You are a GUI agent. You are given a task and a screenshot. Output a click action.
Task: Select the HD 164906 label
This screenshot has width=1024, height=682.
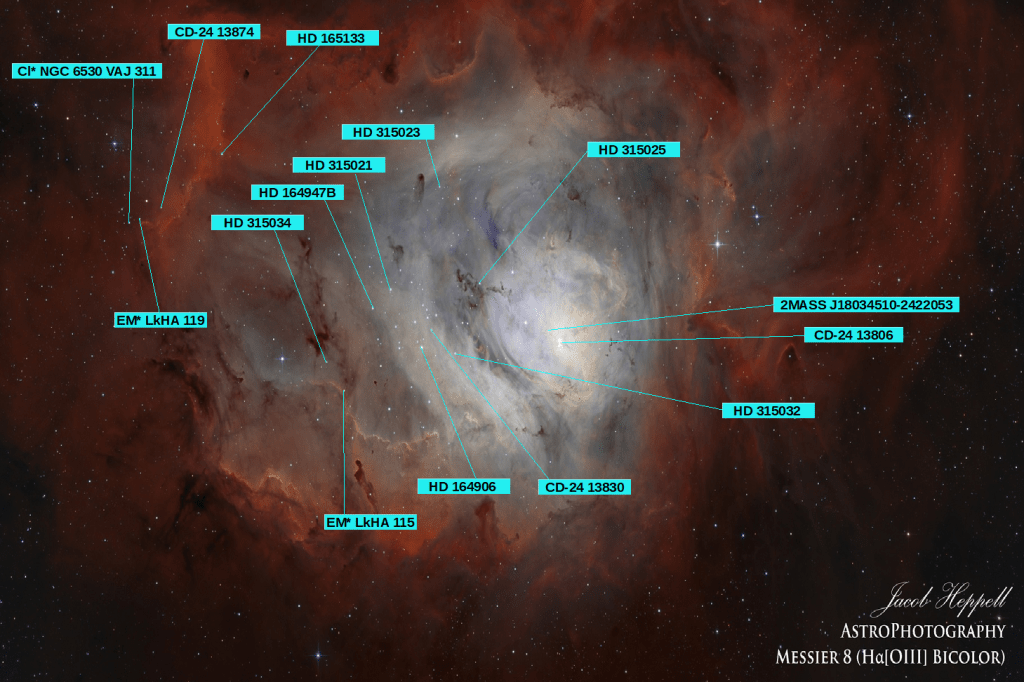[463, 486]
